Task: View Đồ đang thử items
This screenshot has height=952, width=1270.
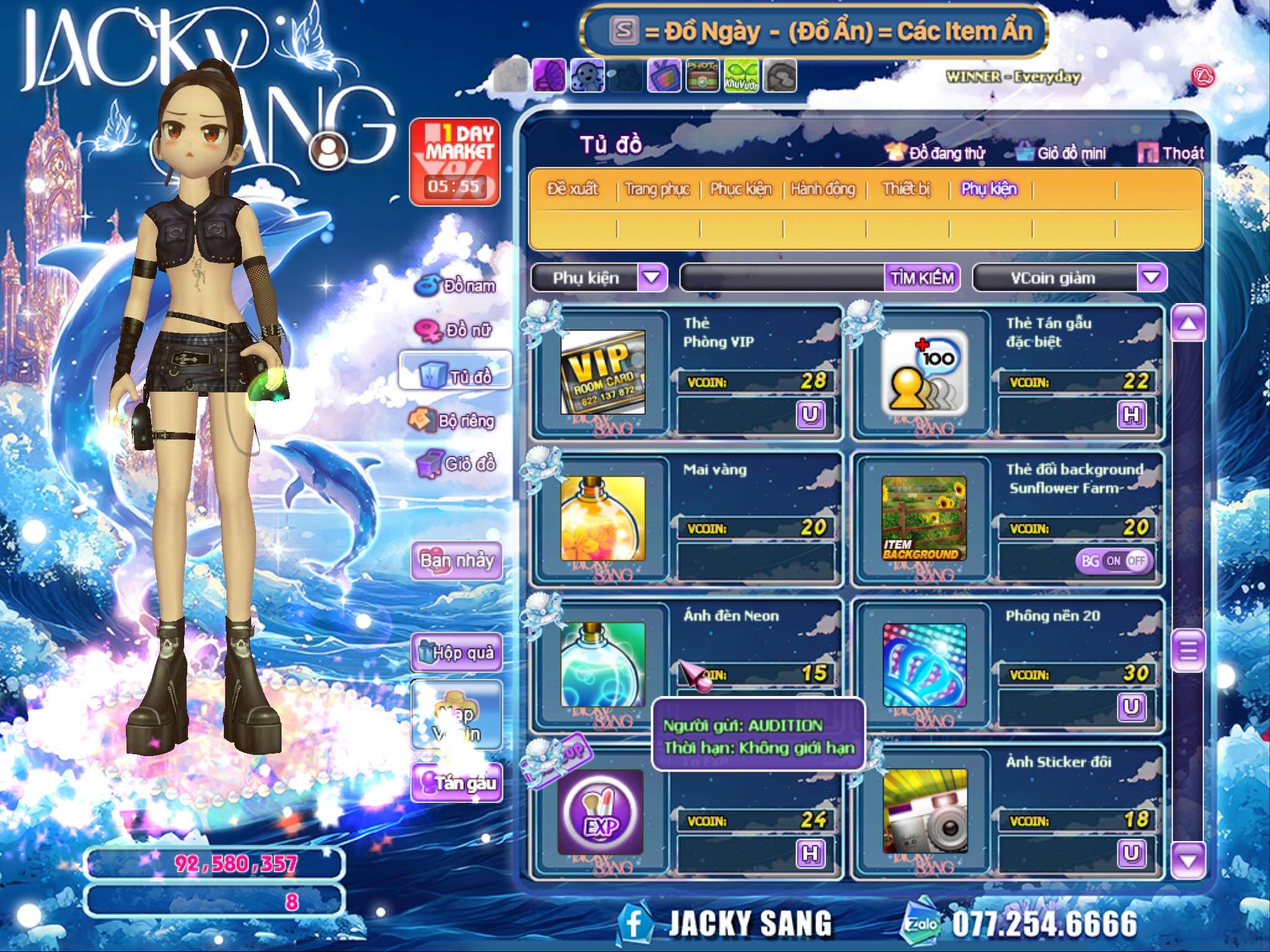Action: tap(936, 153)
